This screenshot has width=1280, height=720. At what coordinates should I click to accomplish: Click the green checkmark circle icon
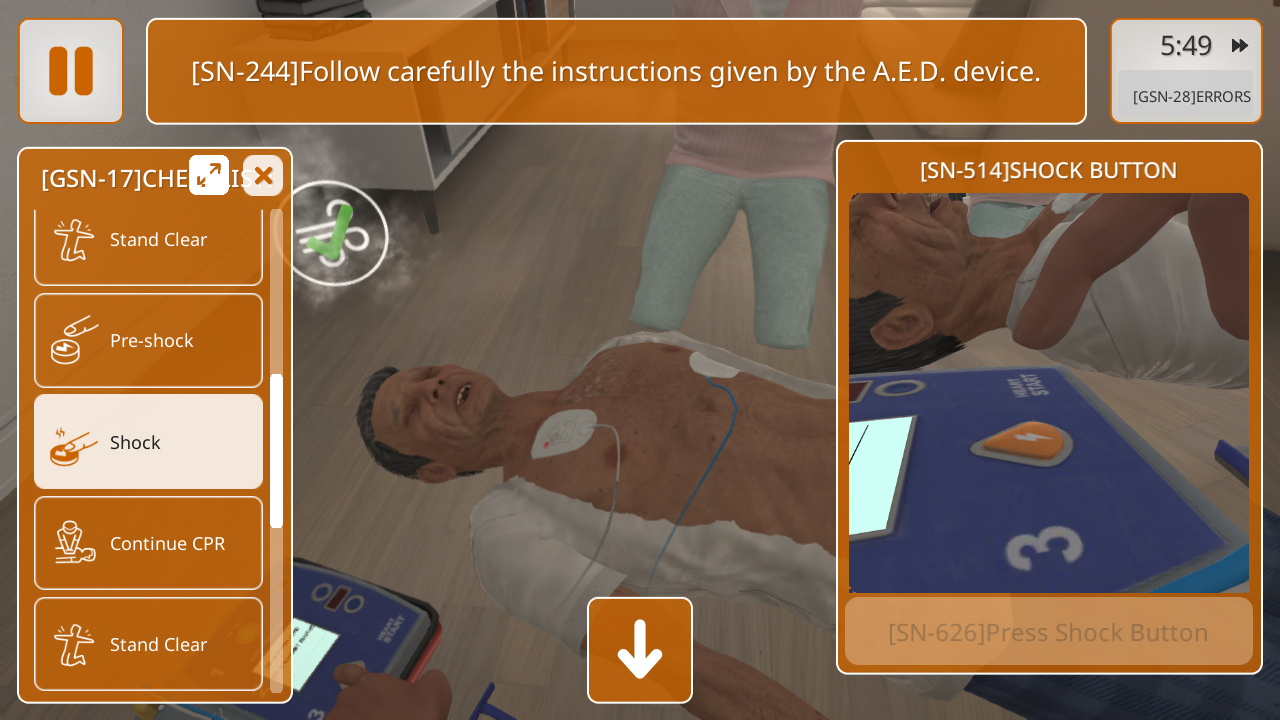click(x=333, y=233)
